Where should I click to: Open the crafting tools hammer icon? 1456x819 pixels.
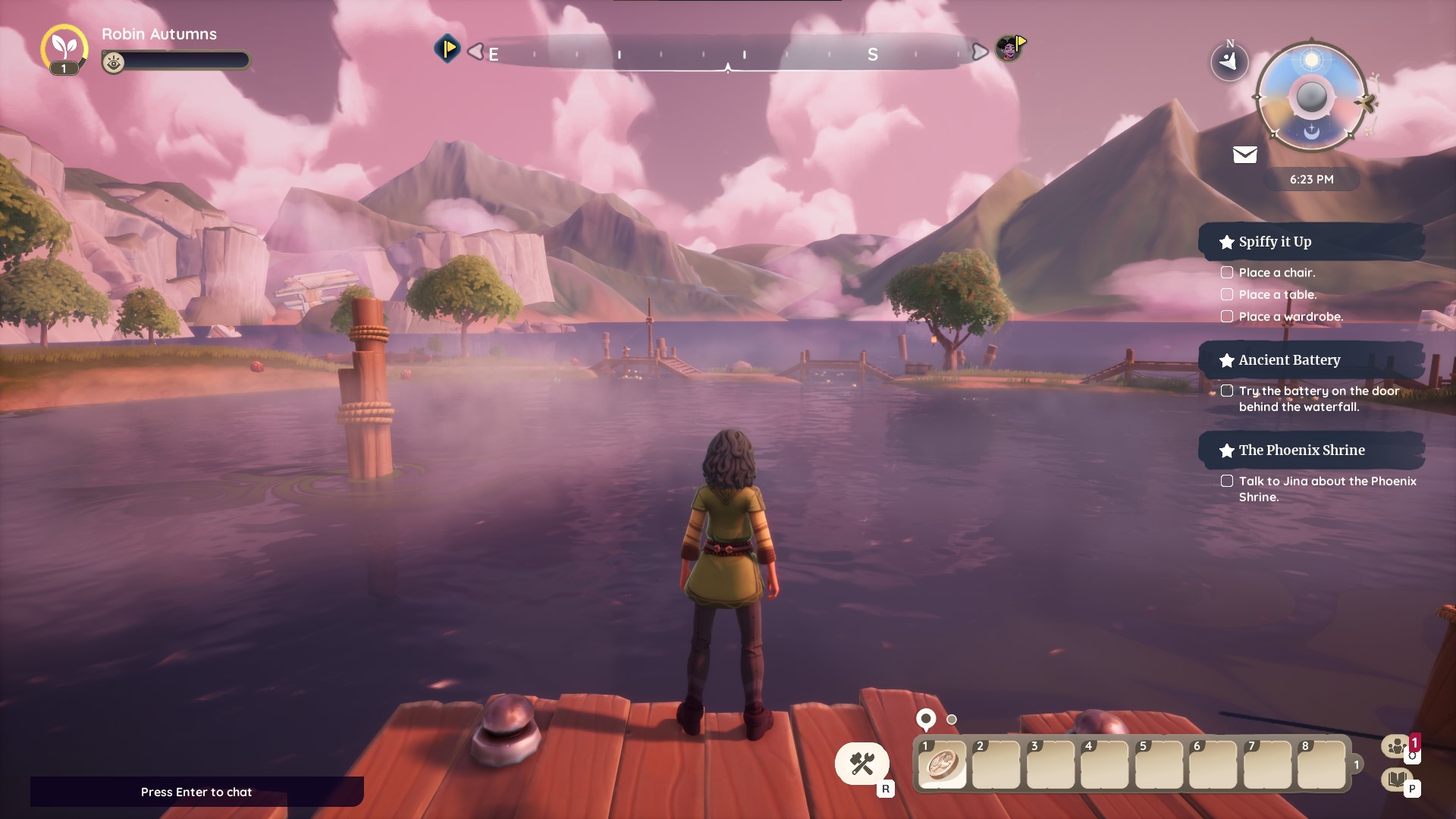pos(861,764)
